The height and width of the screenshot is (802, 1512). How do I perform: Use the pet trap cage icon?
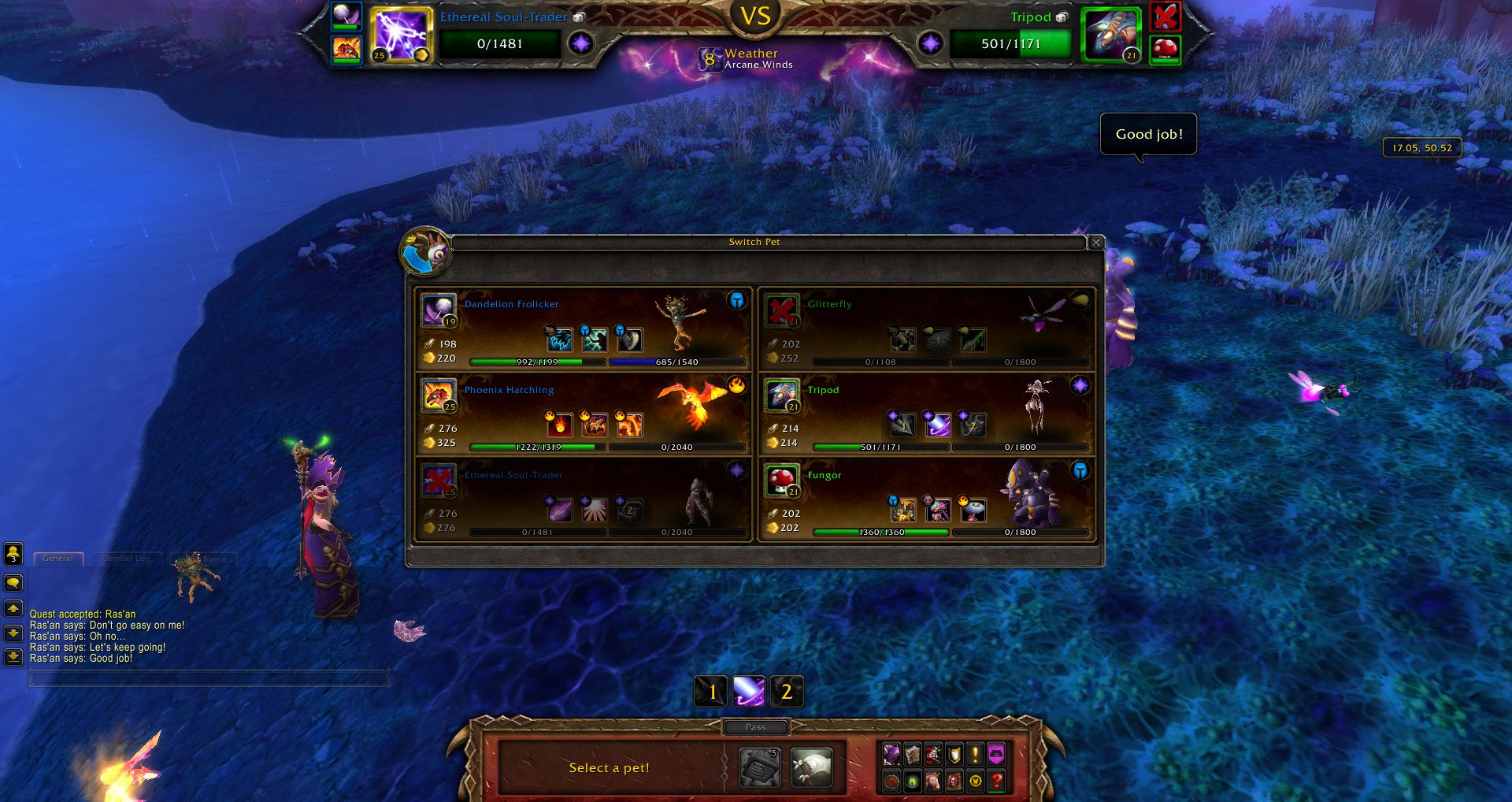pos(760,767)
